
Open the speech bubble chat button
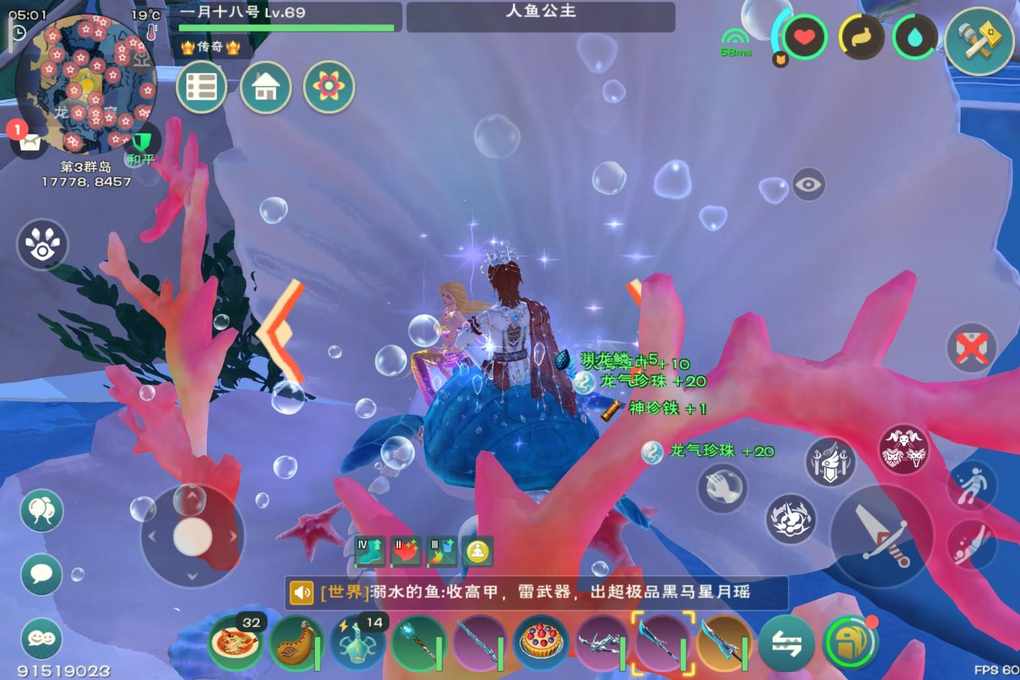(x=41, y=574)
